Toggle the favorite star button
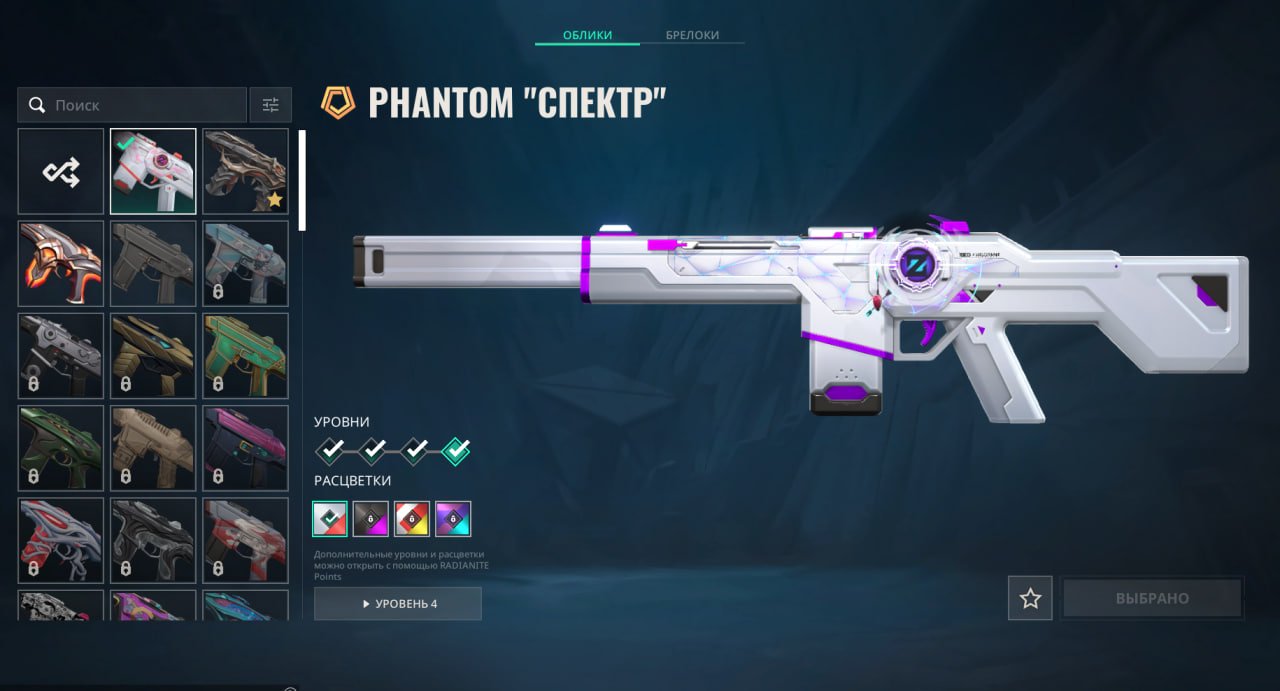The width and height of the screenshot is (1280, 691). pos(1030,598)
